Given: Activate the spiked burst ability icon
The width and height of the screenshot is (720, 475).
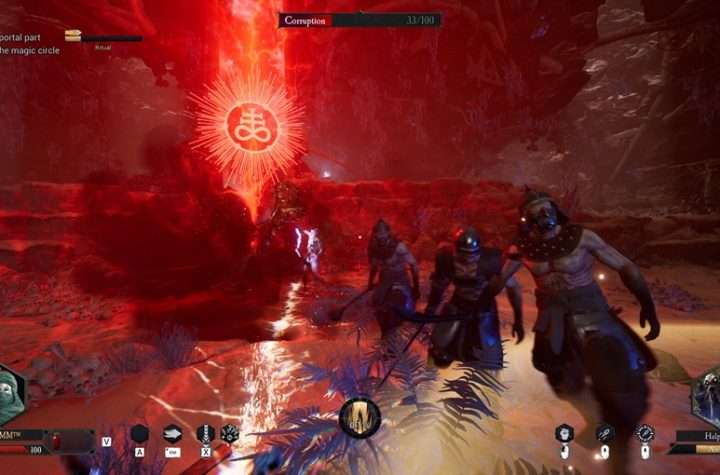Looking at the screenshot, I should click(230, 433).
